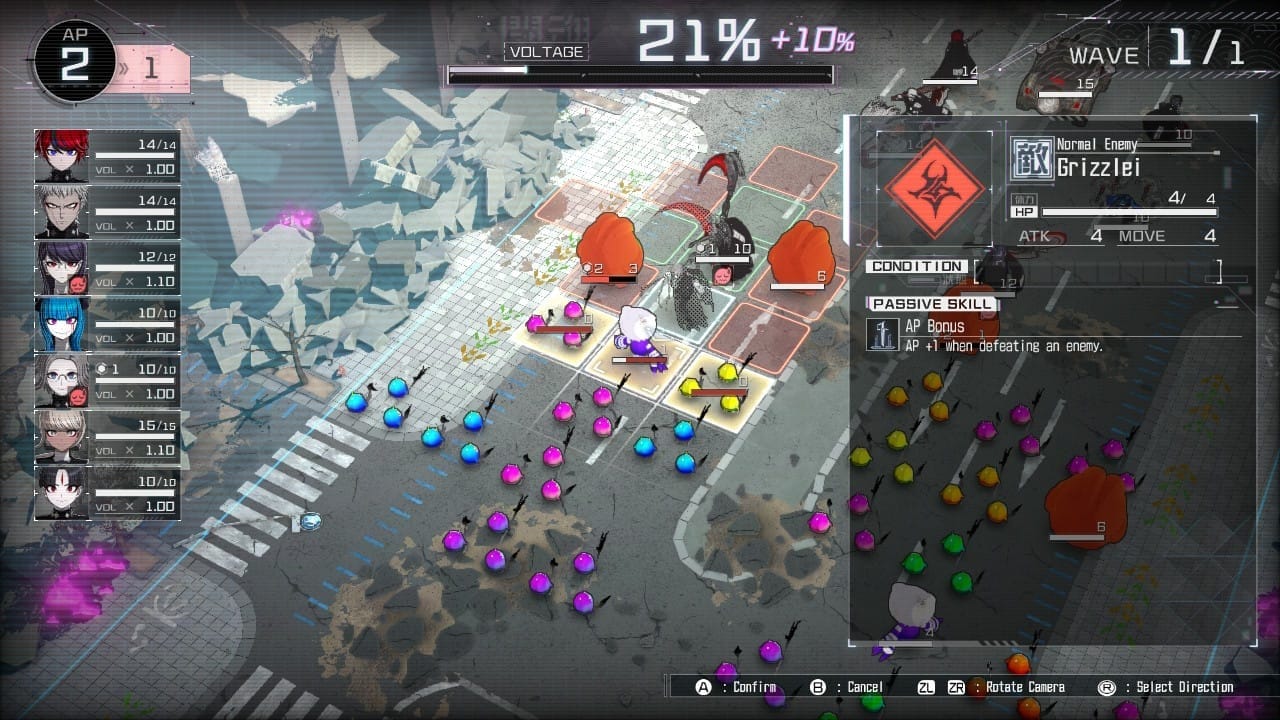
Task: Select the black-haired character at list bottom
Action: pos(63,492)
